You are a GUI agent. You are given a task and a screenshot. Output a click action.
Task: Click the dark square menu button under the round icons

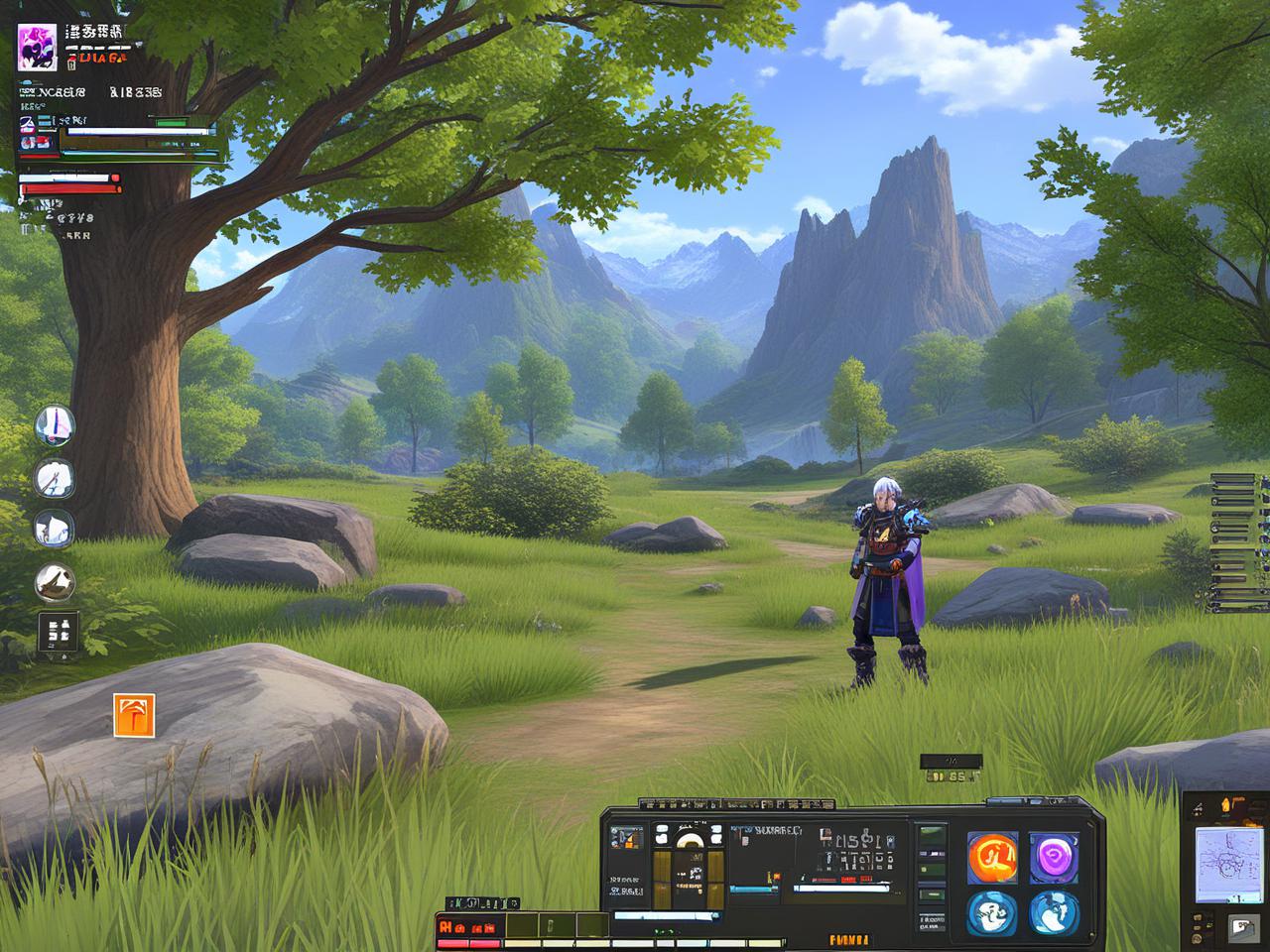tap(59, 633)
